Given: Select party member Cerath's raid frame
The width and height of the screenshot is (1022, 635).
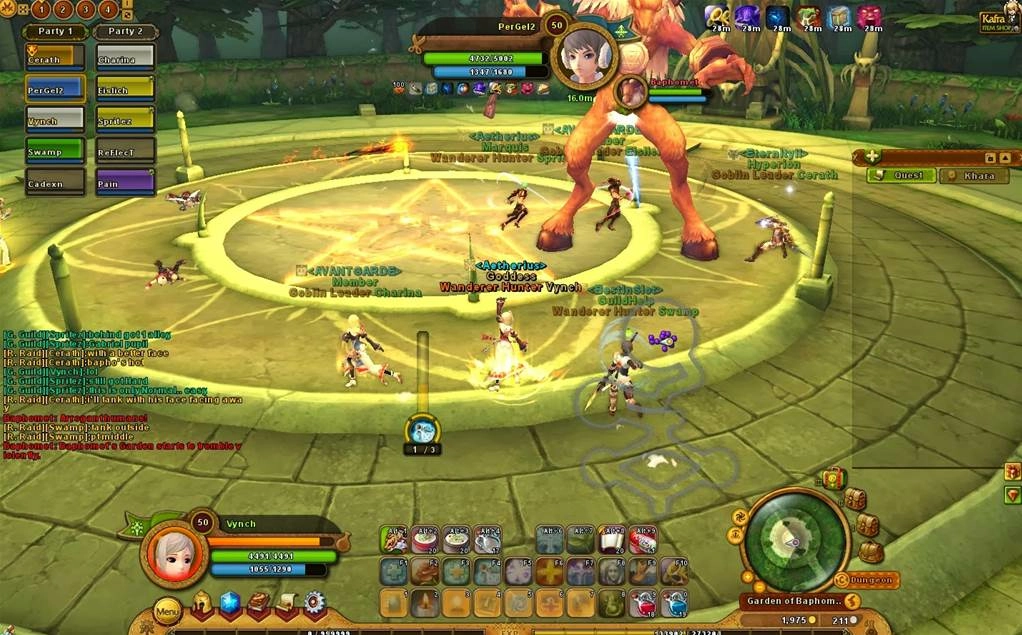Looking at the screenshot, I should (x=55, y=56).
